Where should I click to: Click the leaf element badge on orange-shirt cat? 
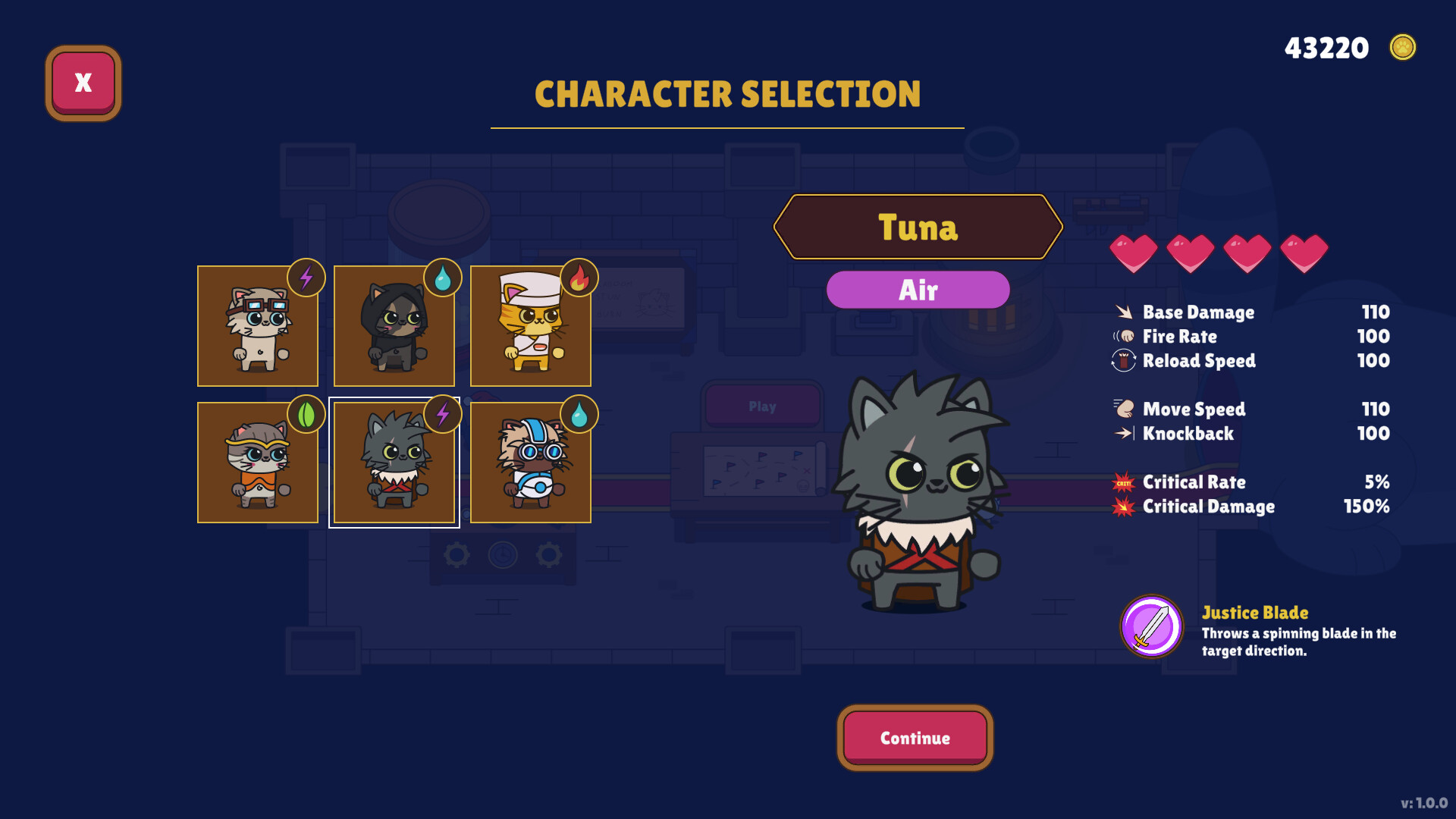coord(305,414)
